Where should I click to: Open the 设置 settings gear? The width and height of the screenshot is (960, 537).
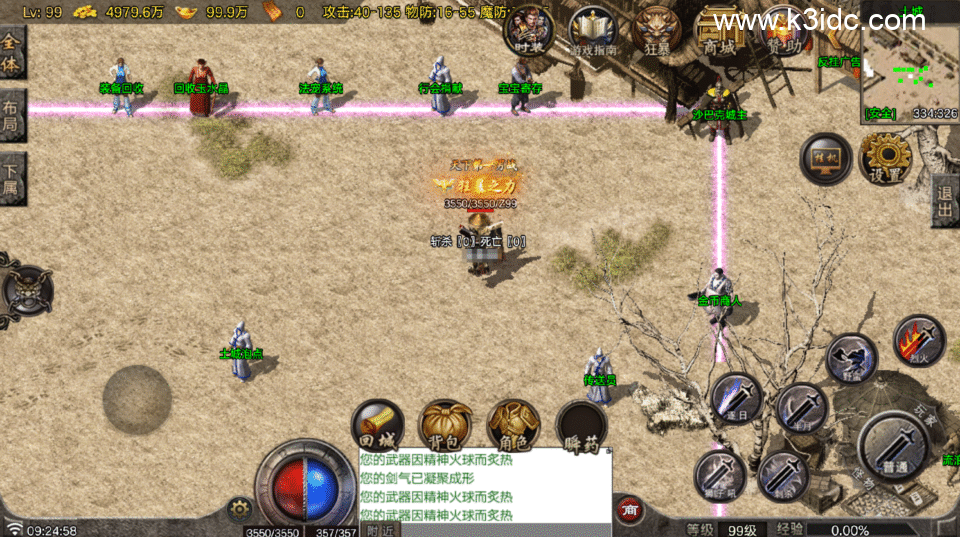886,158
